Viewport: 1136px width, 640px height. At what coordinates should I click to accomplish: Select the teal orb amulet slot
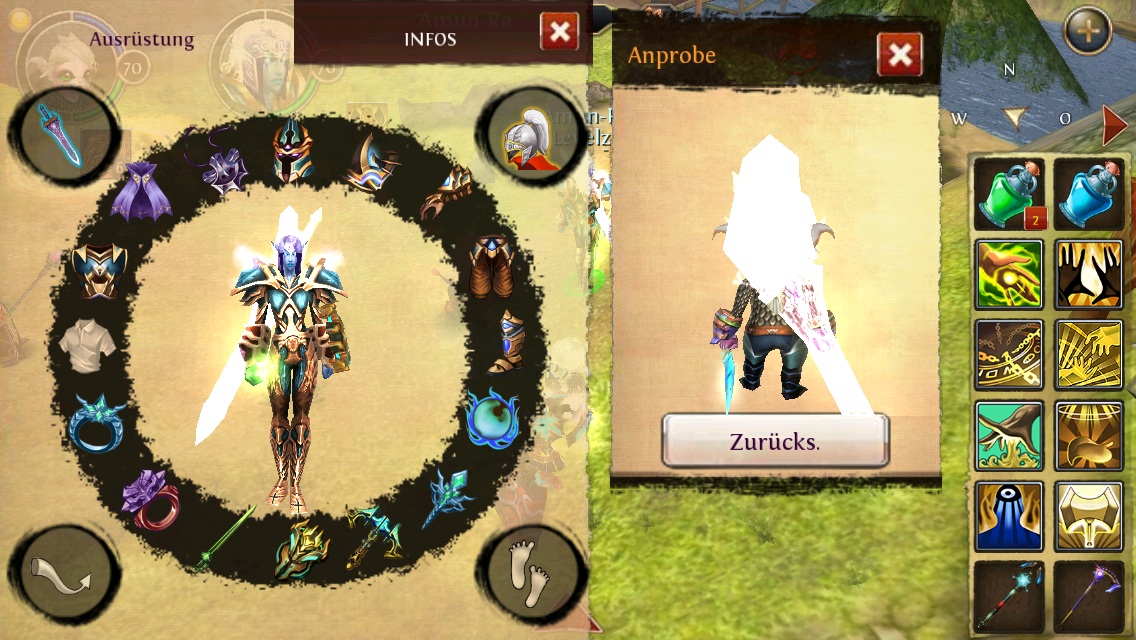tap(492, 418)
